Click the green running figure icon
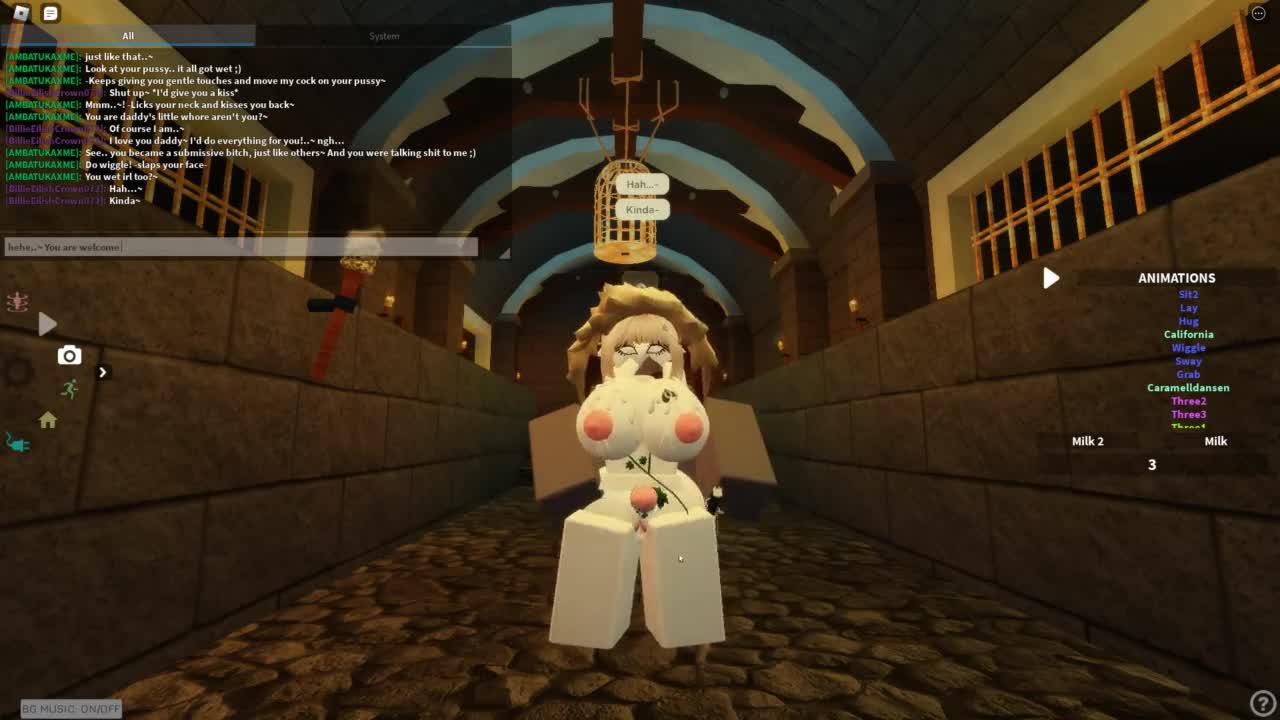 click(x=69, y=389)
